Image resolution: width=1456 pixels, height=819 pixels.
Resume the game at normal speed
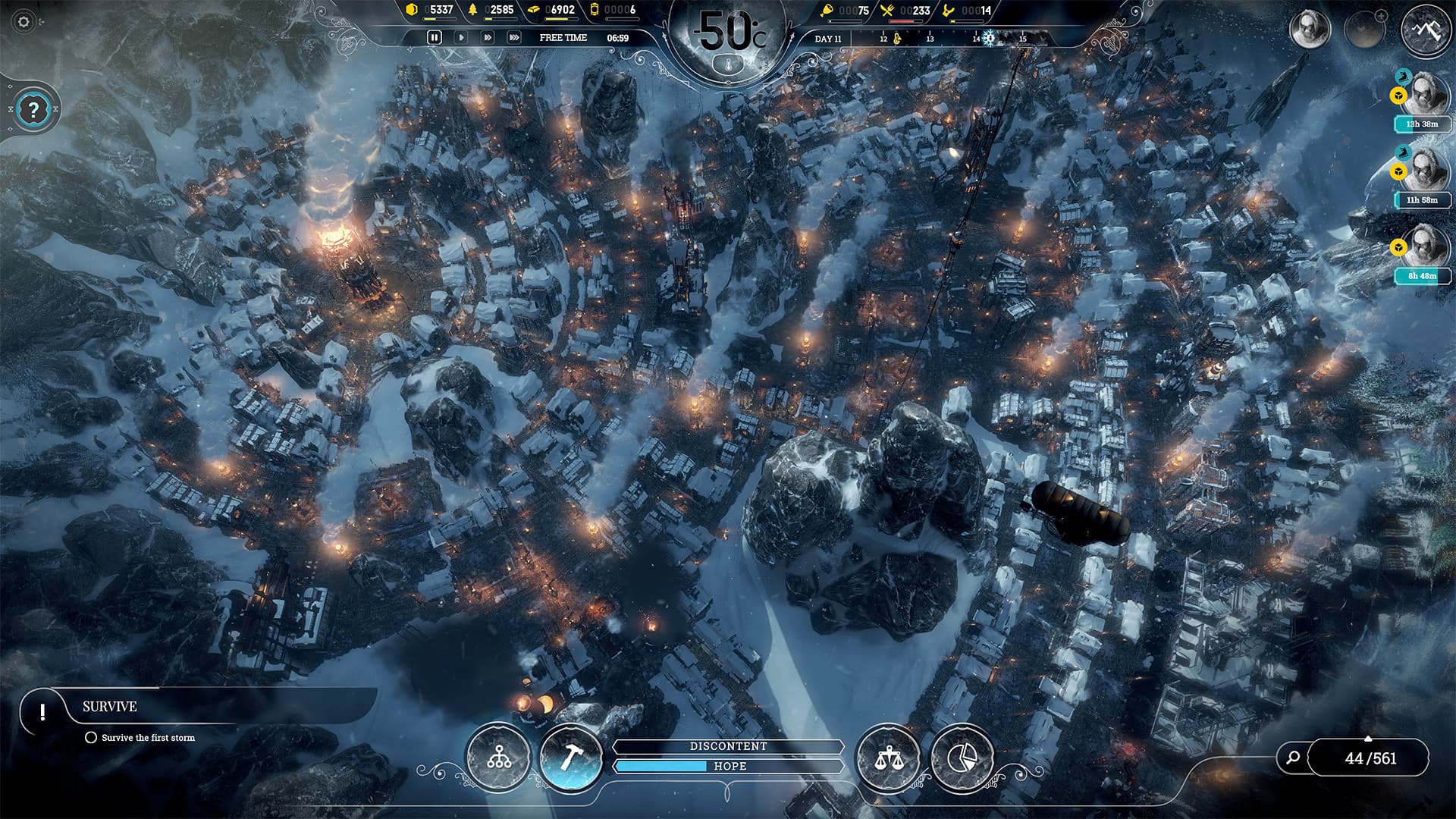[463, 36]
